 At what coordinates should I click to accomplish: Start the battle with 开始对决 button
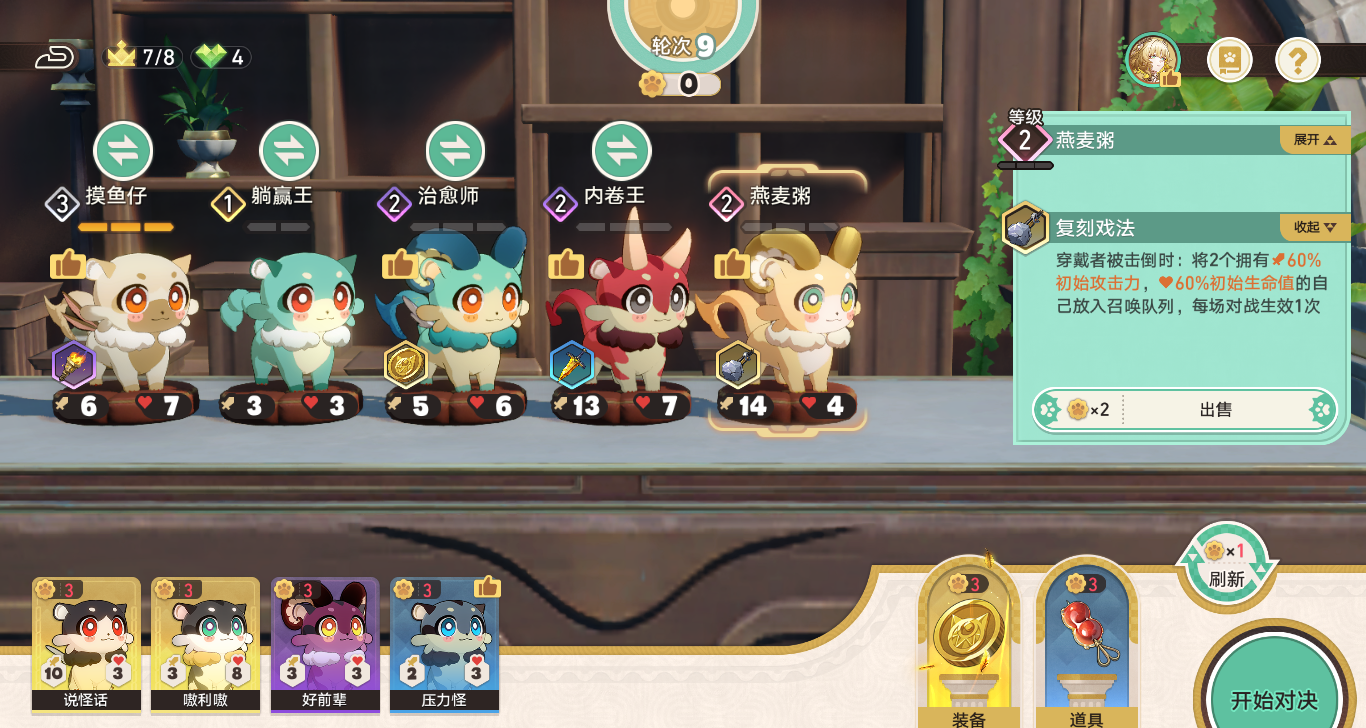click(1273, 697)
